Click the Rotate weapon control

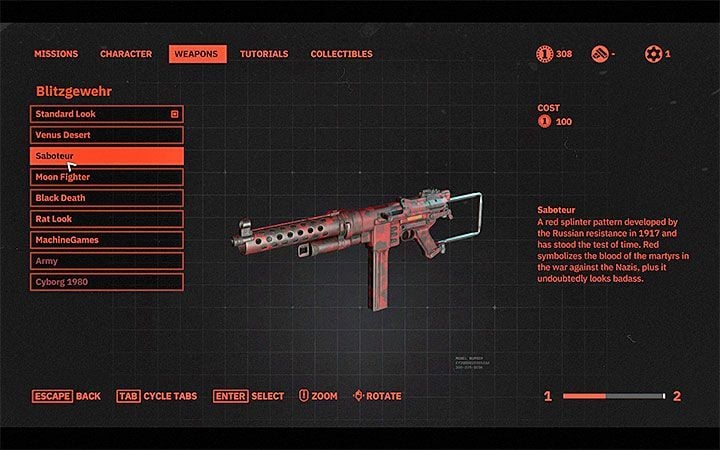[x=377, y=396]
